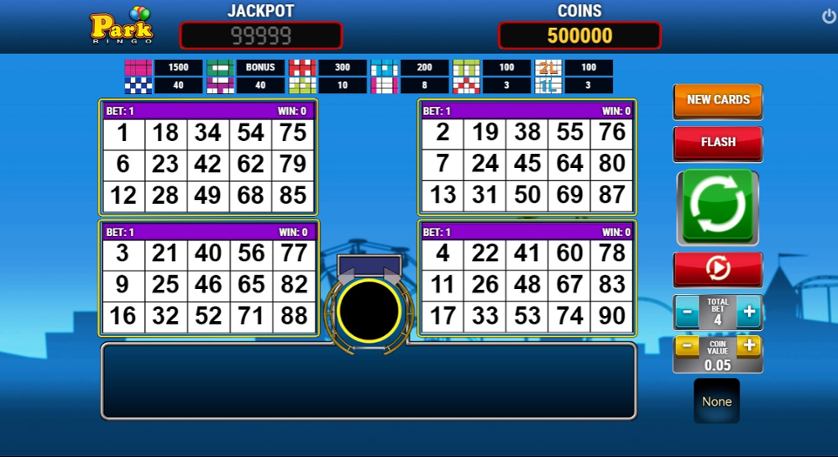View the 1500 prize pattern in the paytable
838x457 pixels.
pos(137,68)
